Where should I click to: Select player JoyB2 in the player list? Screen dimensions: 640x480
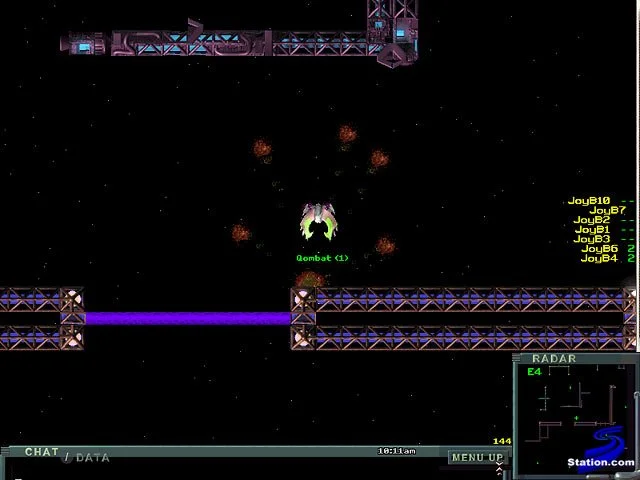591,220
